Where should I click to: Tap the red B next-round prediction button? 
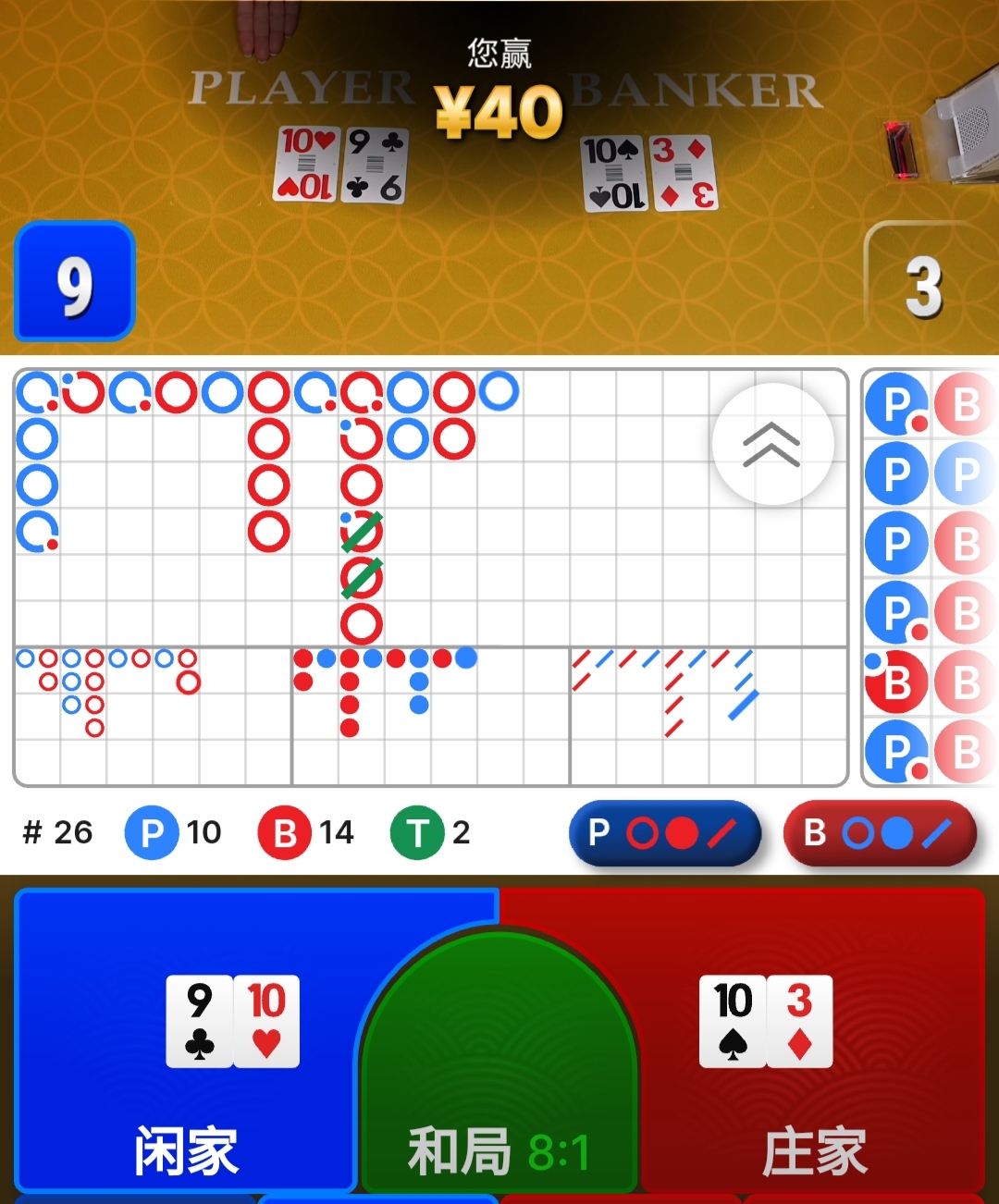[x=879, y=833]
